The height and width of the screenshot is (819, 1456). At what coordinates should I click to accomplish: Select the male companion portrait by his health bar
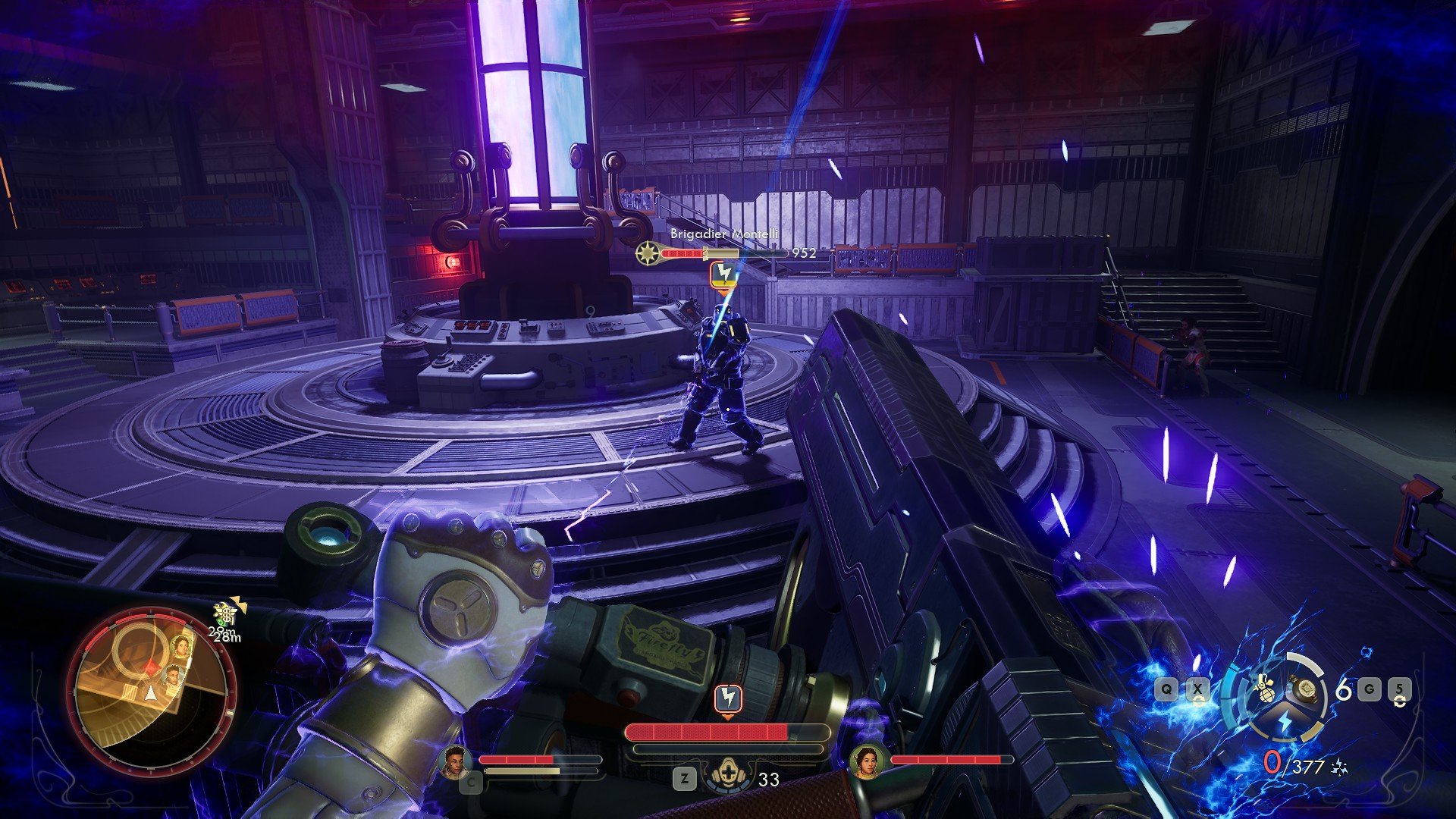point(455,761)
